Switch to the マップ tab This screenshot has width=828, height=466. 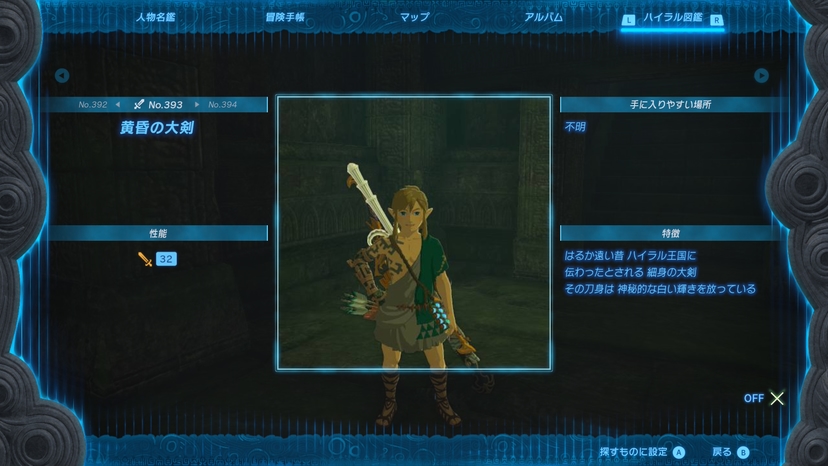[414, 17]
